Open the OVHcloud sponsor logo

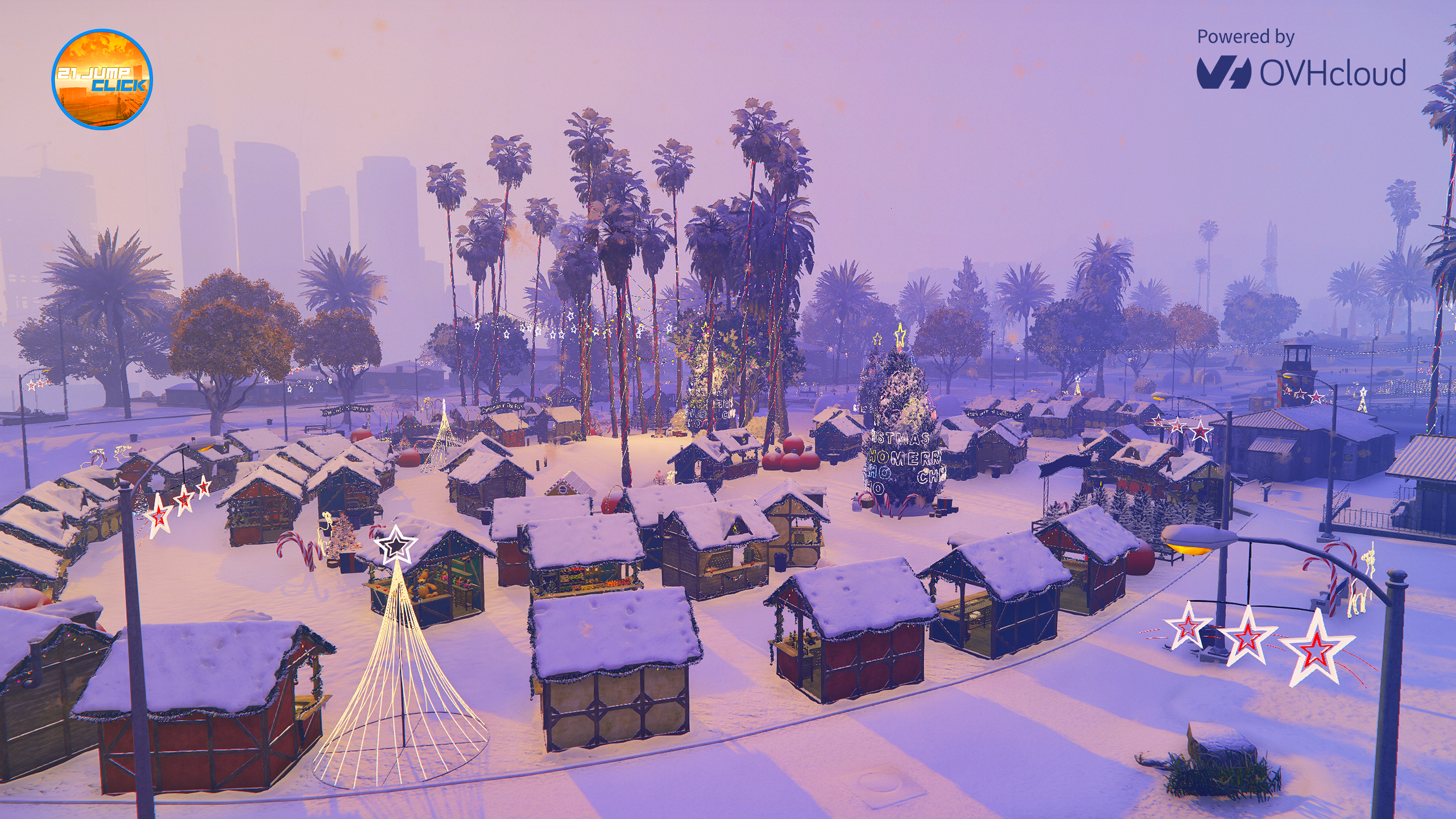click(1301, 73)
